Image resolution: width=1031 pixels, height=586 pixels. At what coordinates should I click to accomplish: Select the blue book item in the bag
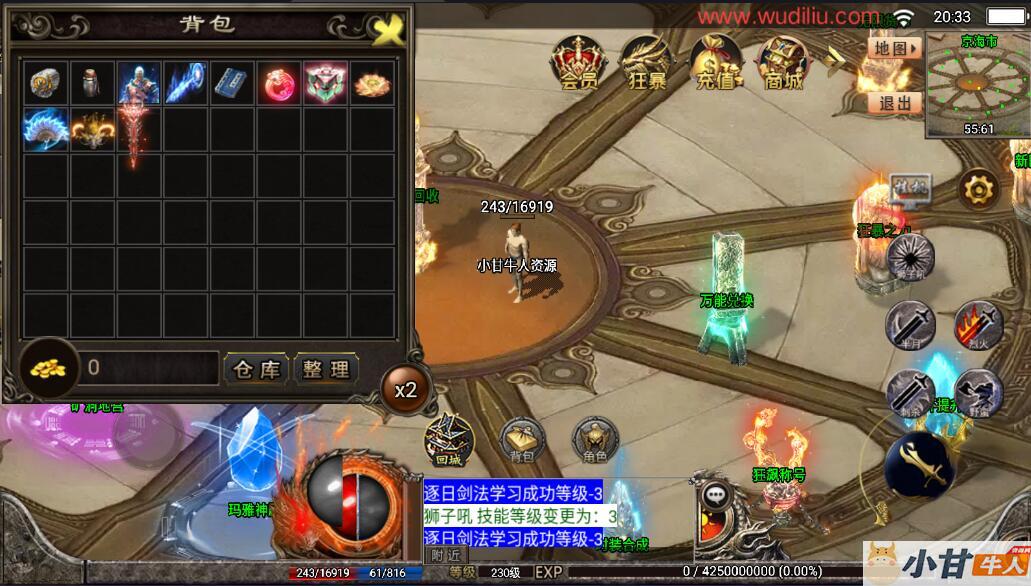[233, 83]
